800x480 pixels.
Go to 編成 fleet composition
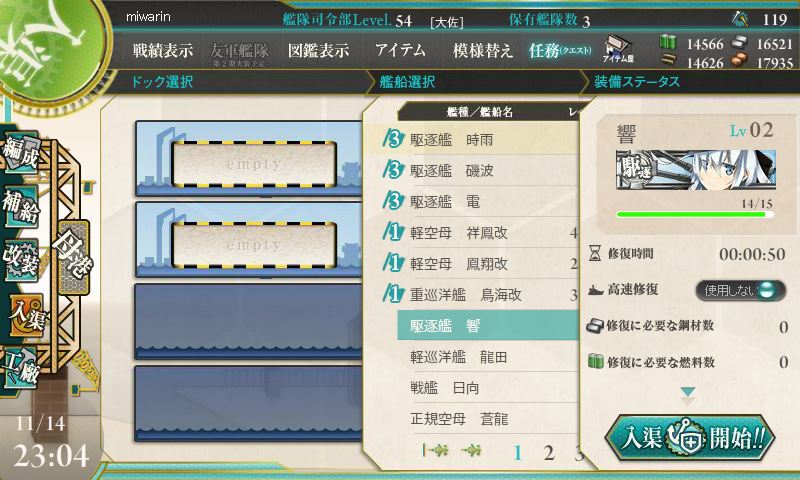(22, 150)
